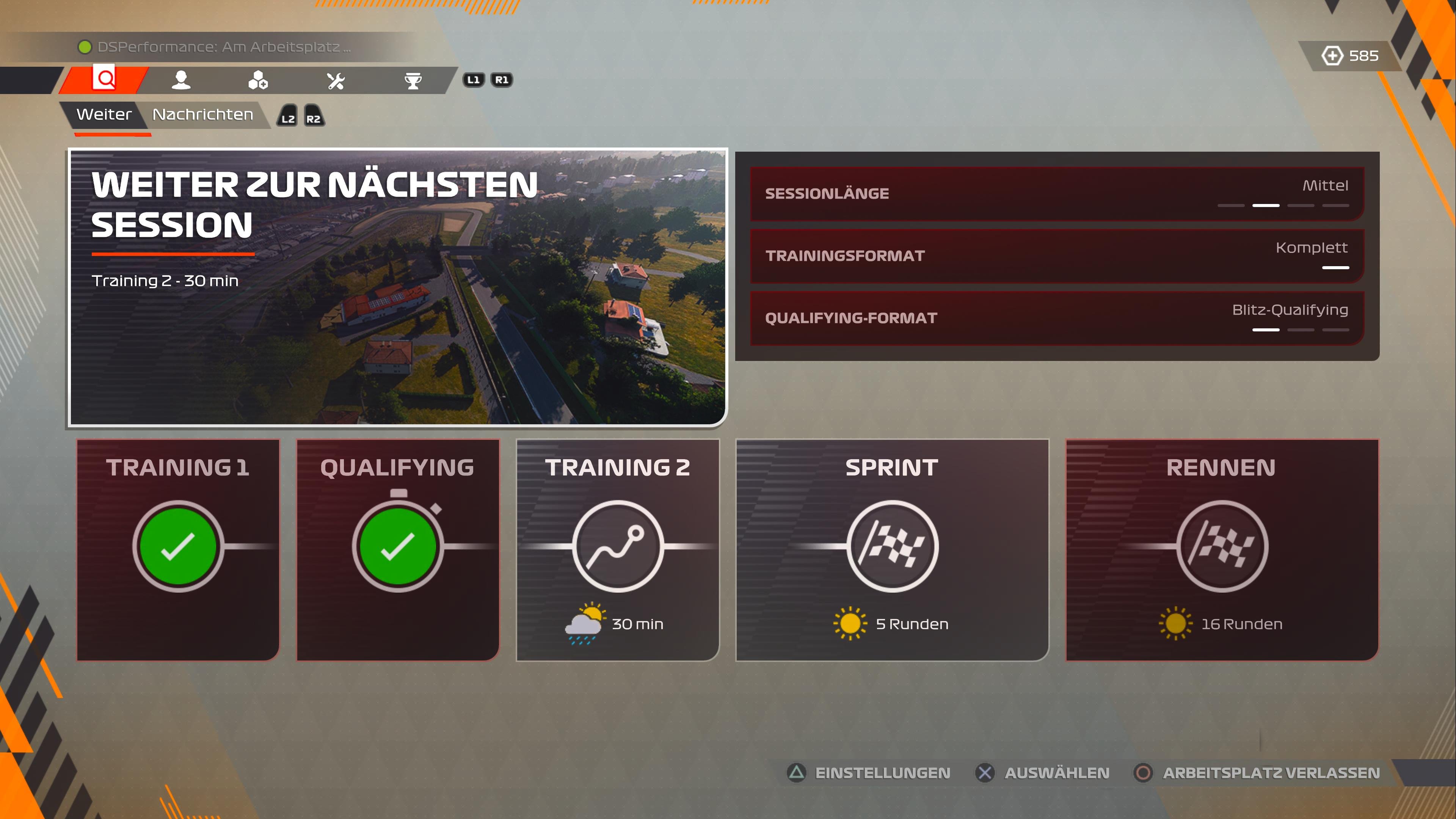1456x819 pixels.
Task: Choose the Sprint session tile
Action: point(892,549)
